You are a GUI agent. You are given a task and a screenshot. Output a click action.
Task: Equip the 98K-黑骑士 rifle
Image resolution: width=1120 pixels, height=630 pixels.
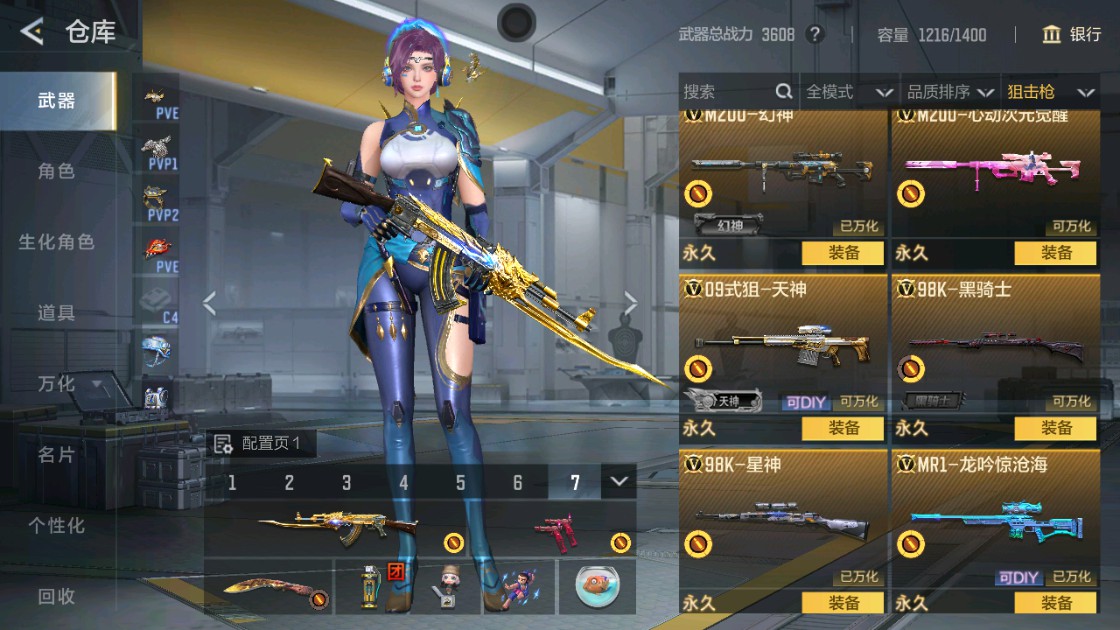(1055, 428)
